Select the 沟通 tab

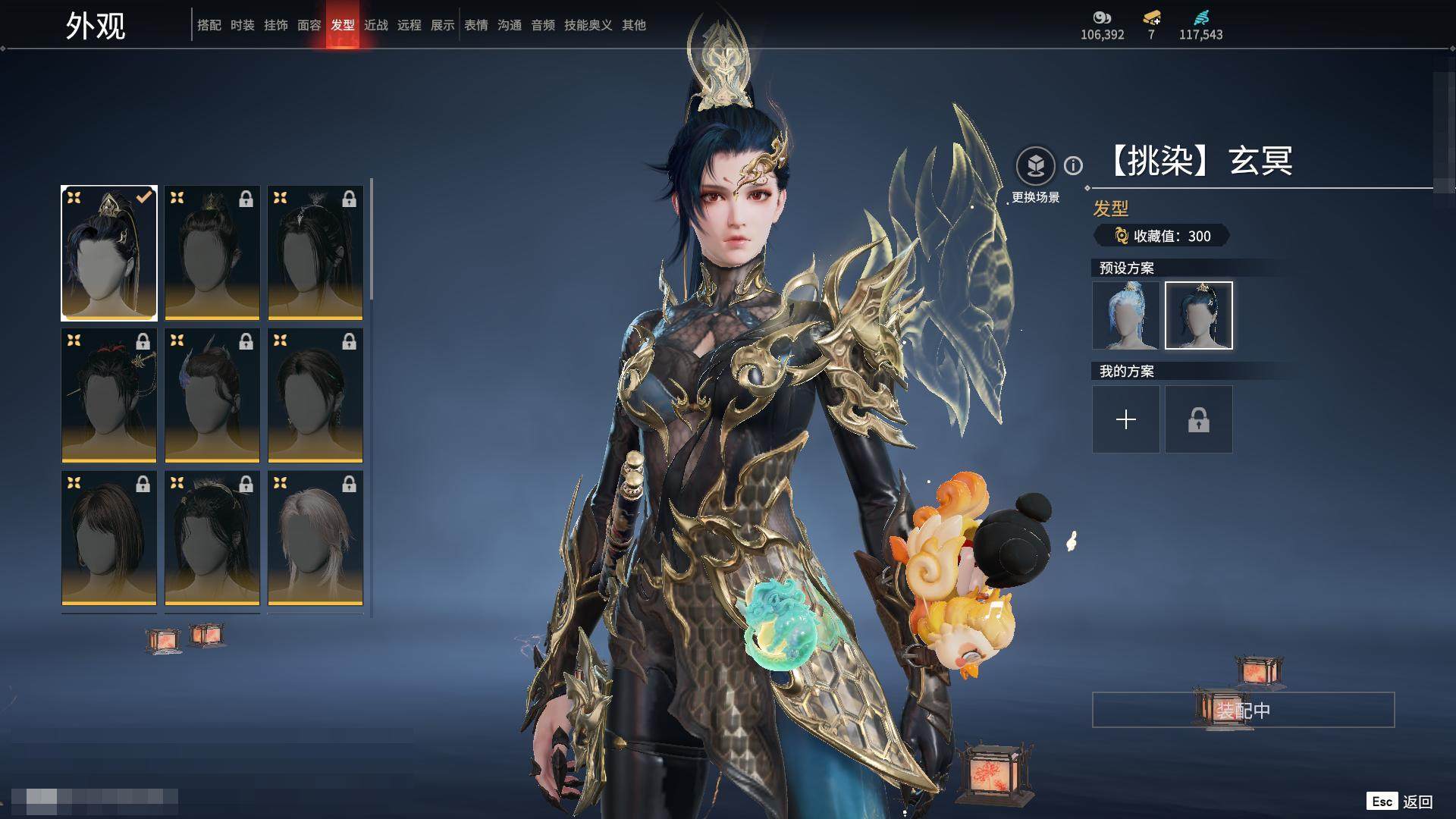(x=510, y=25)
